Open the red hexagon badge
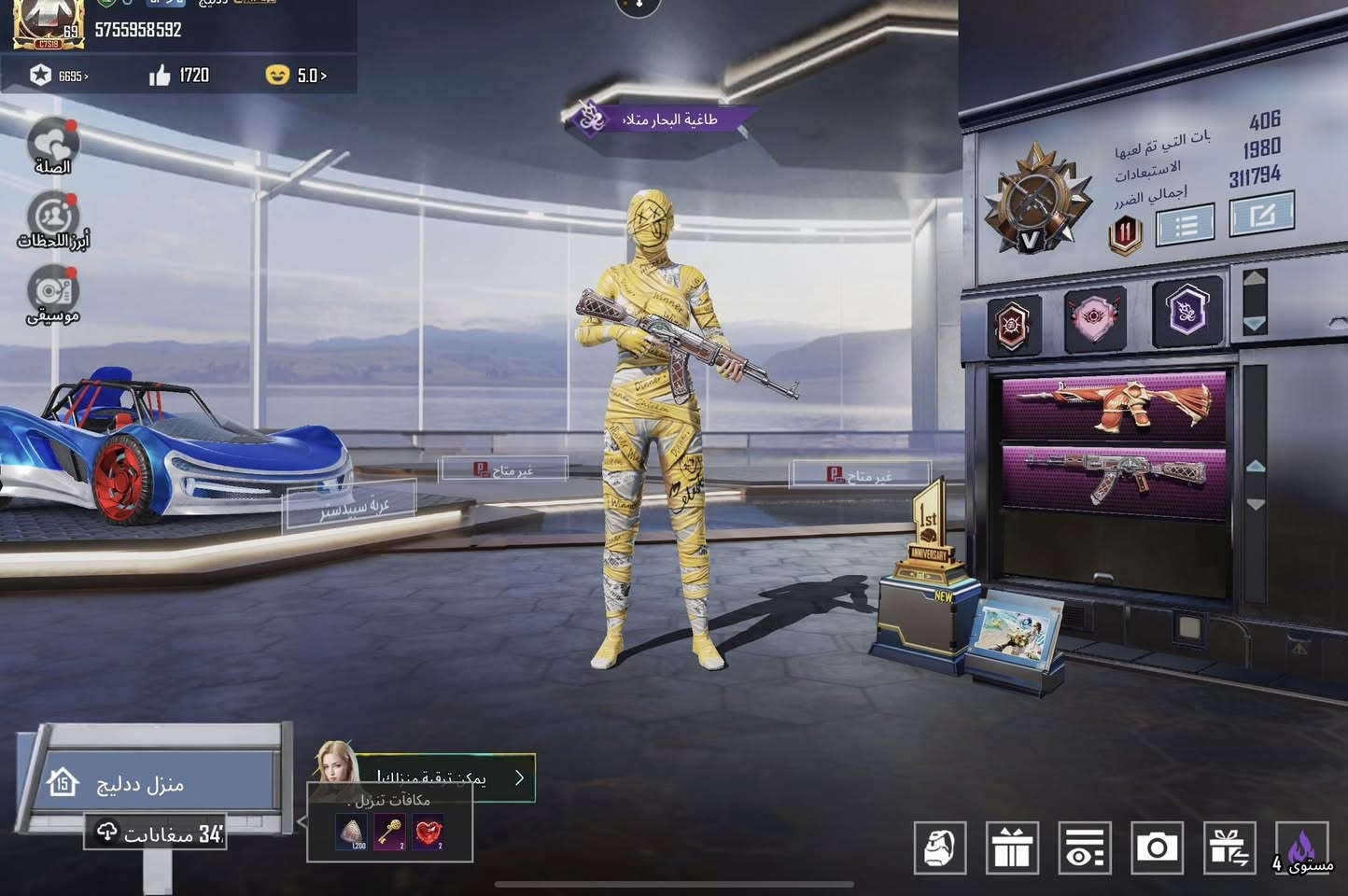1348x896 pixels. 1014,325
